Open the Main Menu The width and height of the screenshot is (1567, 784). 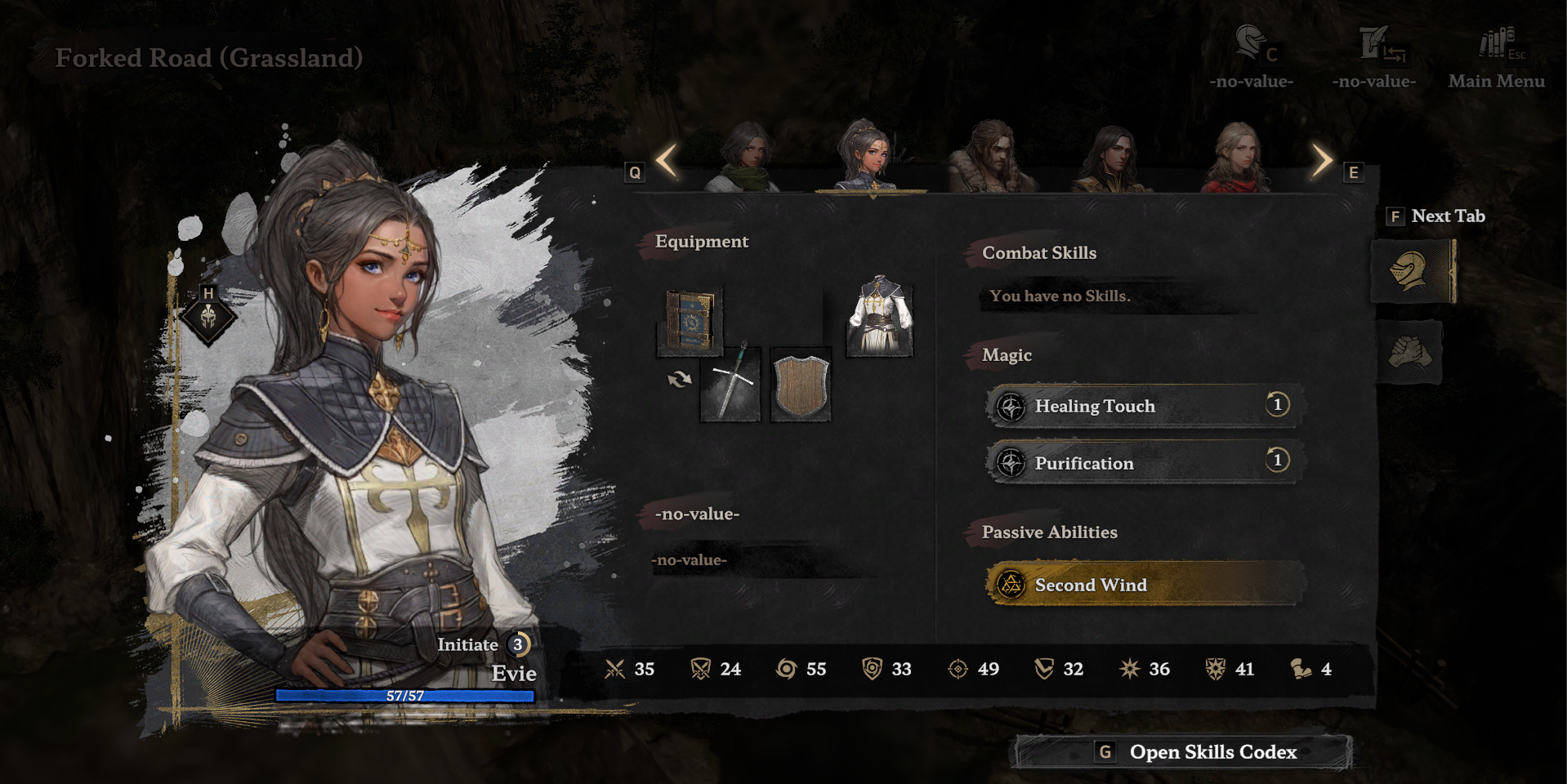tap(1496, 57)
